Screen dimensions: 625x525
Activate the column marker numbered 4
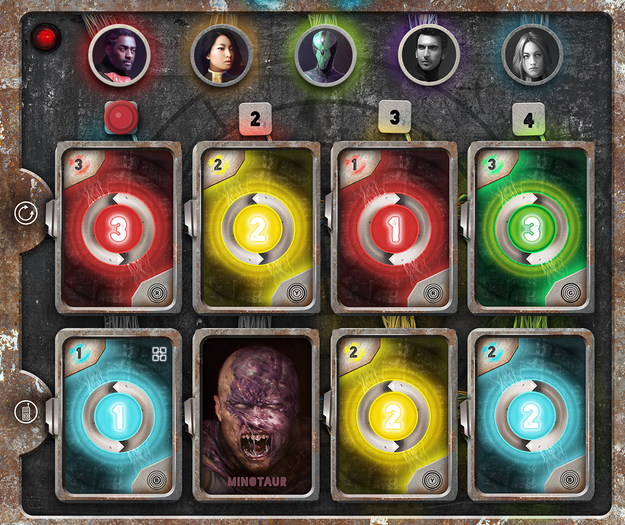point(529,120)
